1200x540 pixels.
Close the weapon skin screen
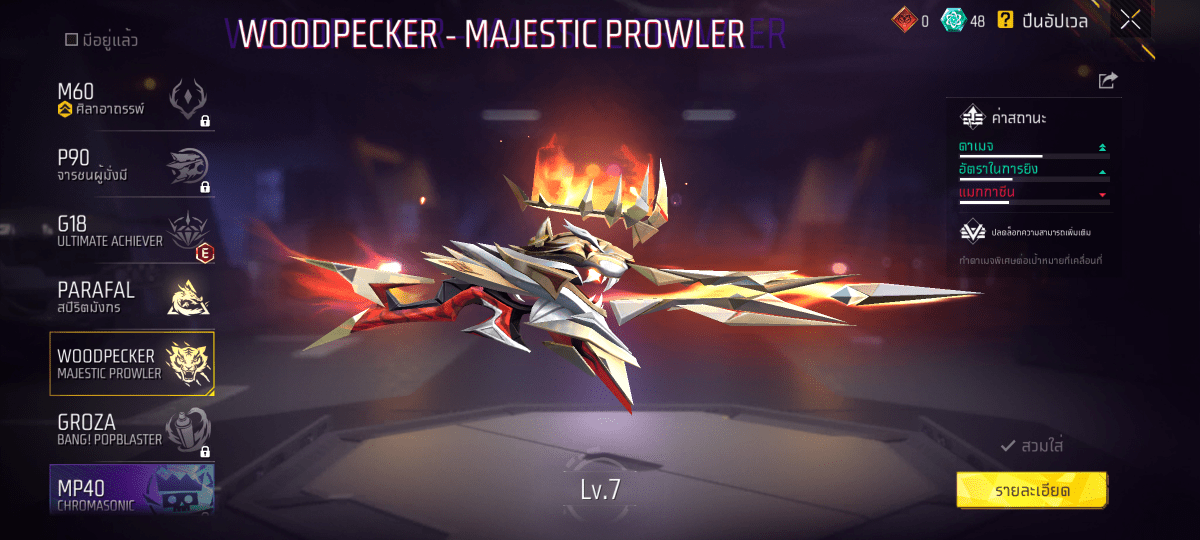tap(1130, 19)
